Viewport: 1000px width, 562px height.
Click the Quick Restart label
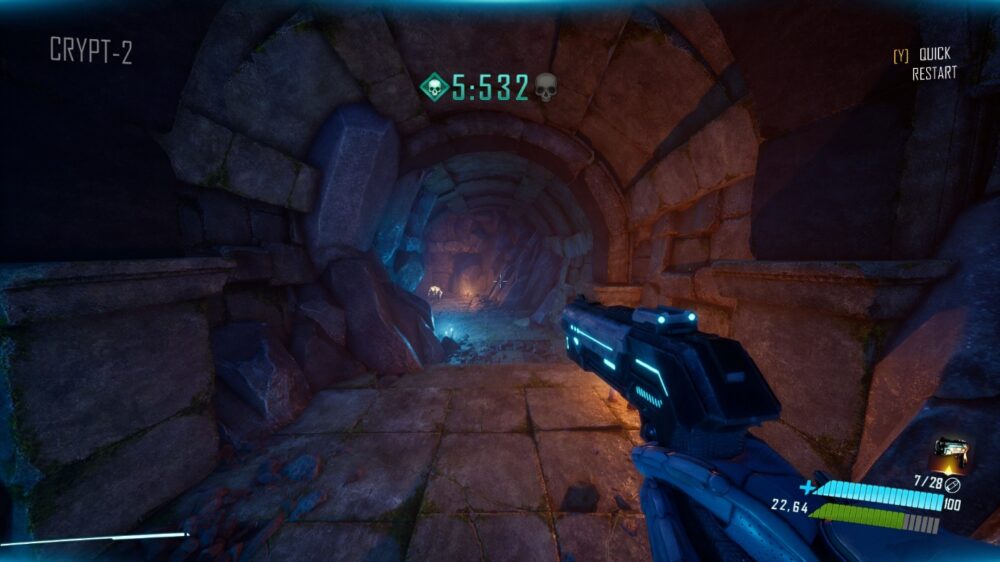pos(933,63)
